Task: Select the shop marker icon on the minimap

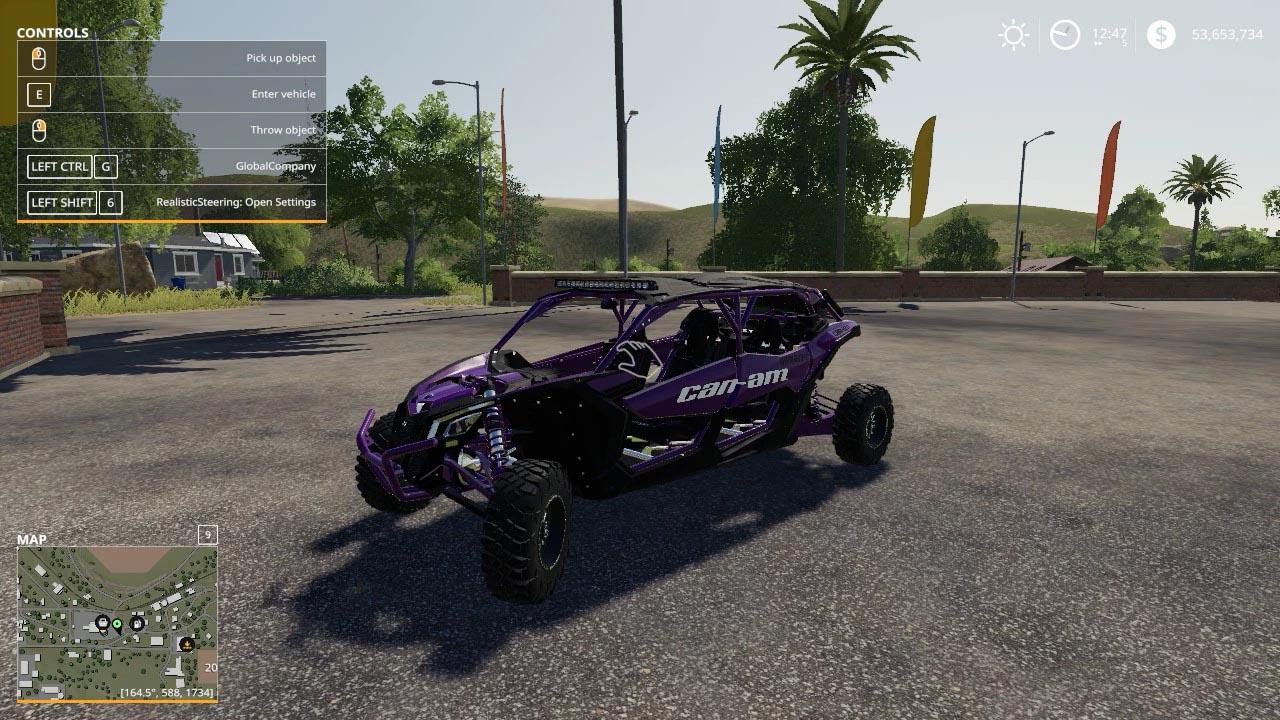Action: click(103, 622)
